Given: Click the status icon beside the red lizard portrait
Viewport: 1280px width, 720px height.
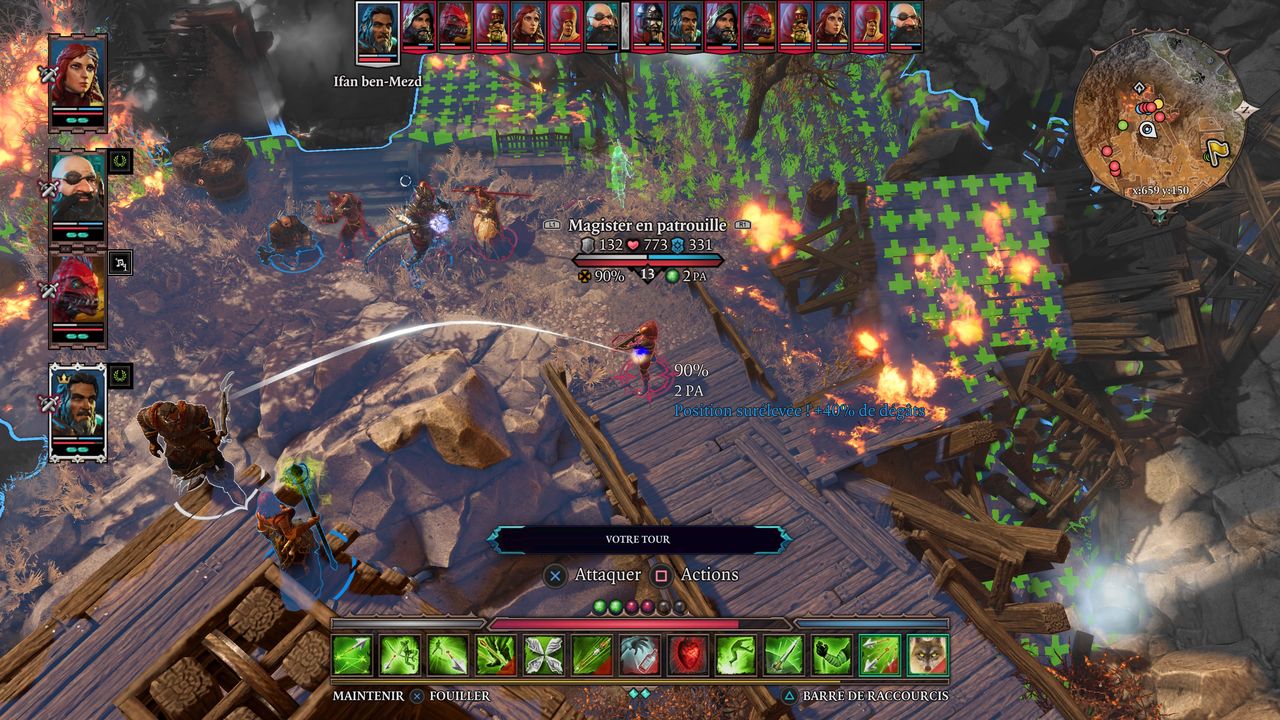Looking at the screenshot, I should tap(120, 263).
